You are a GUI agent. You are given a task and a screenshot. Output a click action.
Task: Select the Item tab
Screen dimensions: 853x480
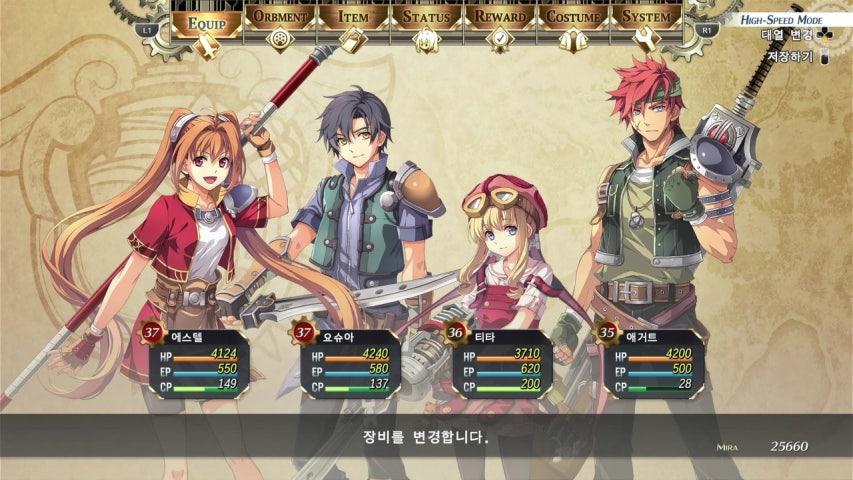(x=353, y=18)
